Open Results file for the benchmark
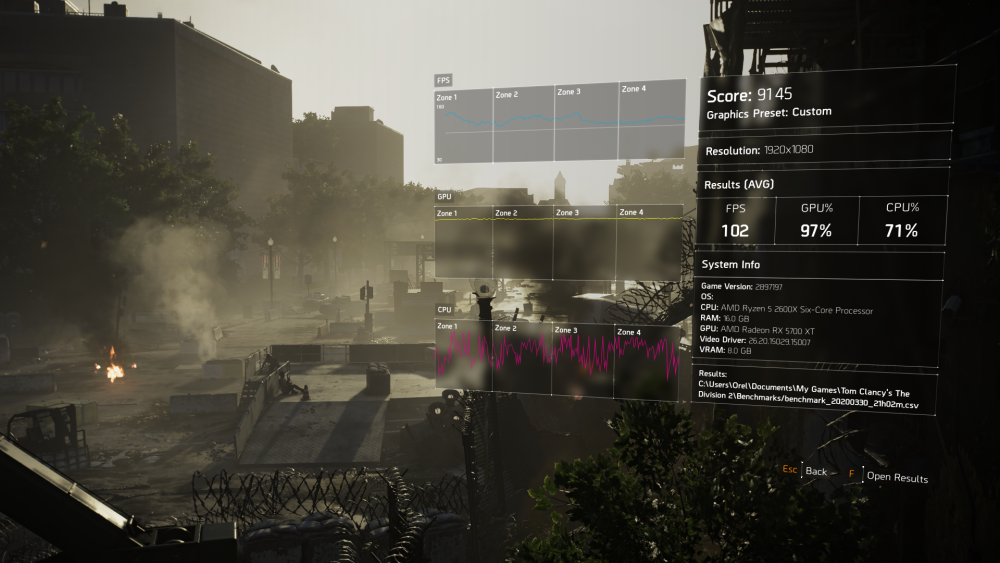 click(x=896, y=478)
